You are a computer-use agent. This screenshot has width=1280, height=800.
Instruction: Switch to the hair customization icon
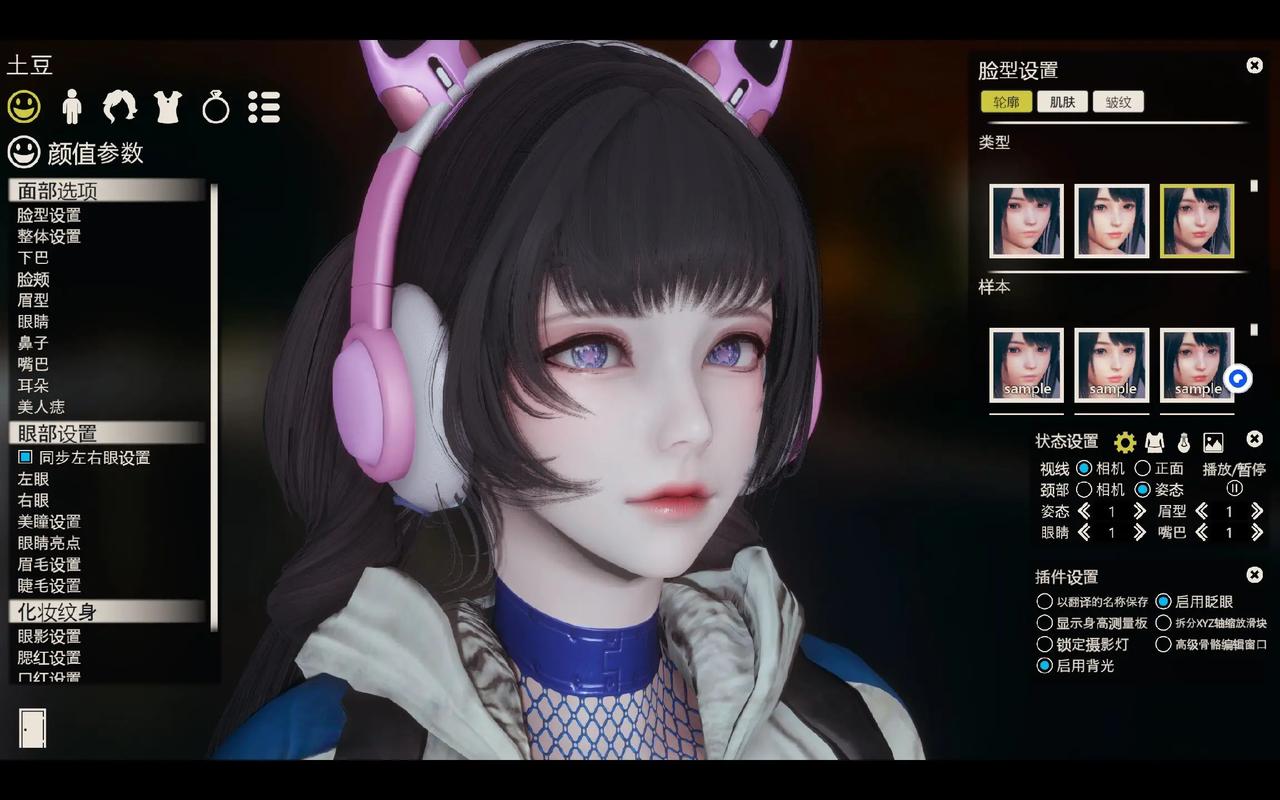coord(119,106)
